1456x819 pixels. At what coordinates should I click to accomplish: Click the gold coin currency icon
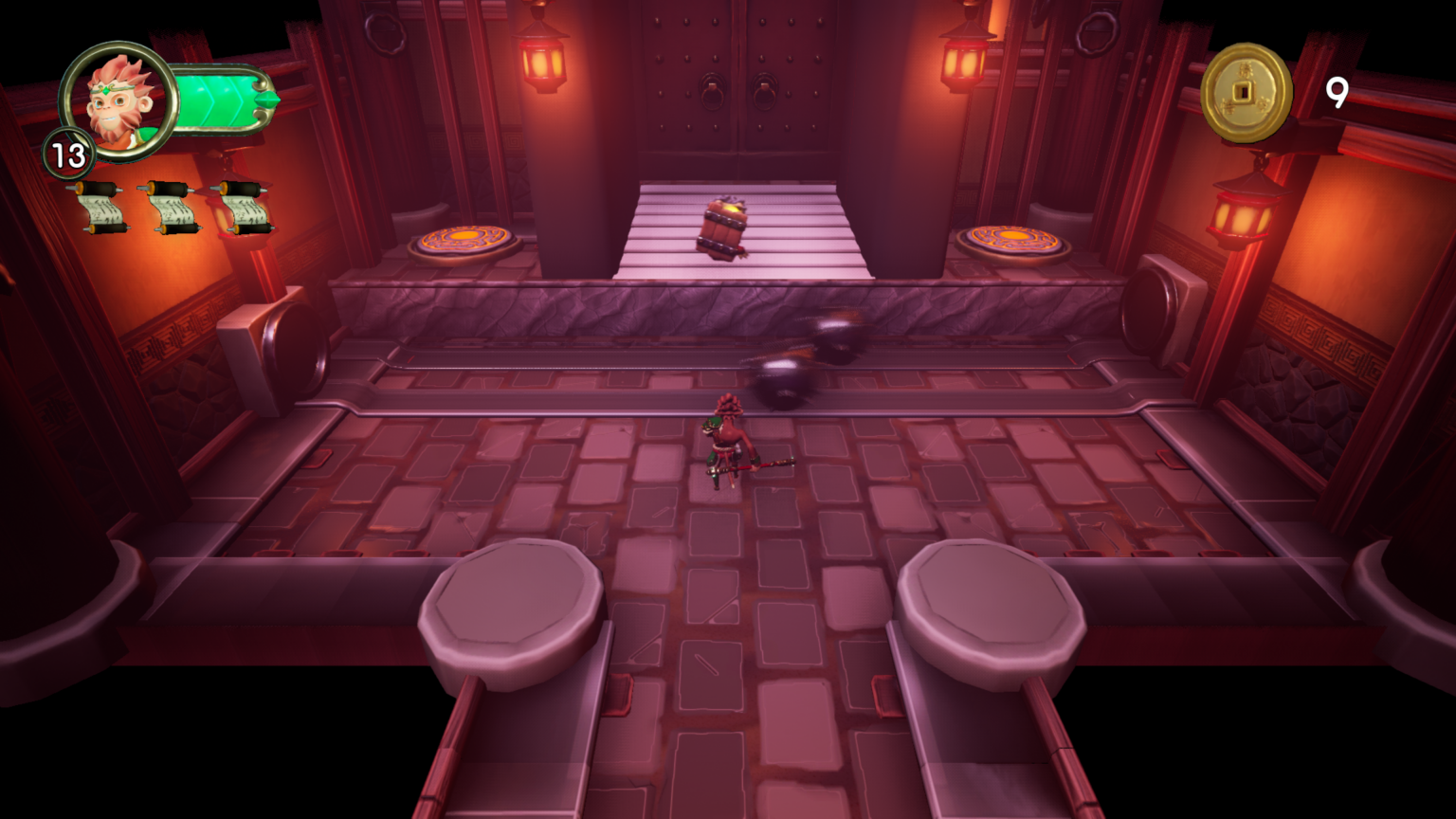[1247, 93]
